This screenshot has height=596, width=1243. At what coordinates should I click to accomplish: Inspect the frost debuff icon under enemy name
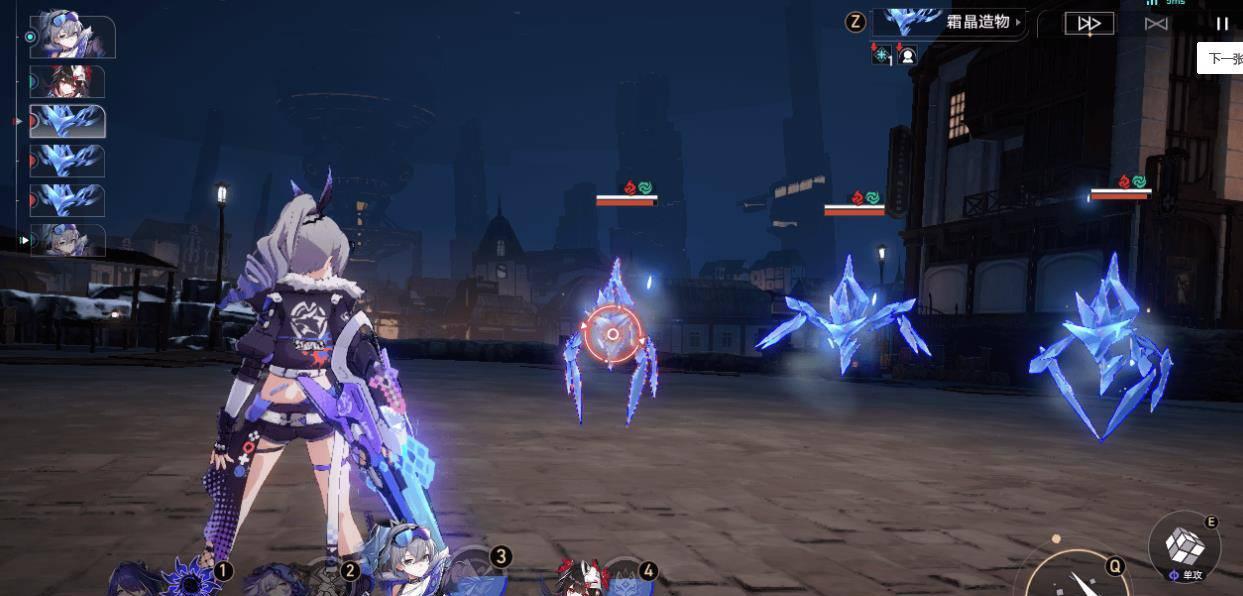[x=881, y=56]
